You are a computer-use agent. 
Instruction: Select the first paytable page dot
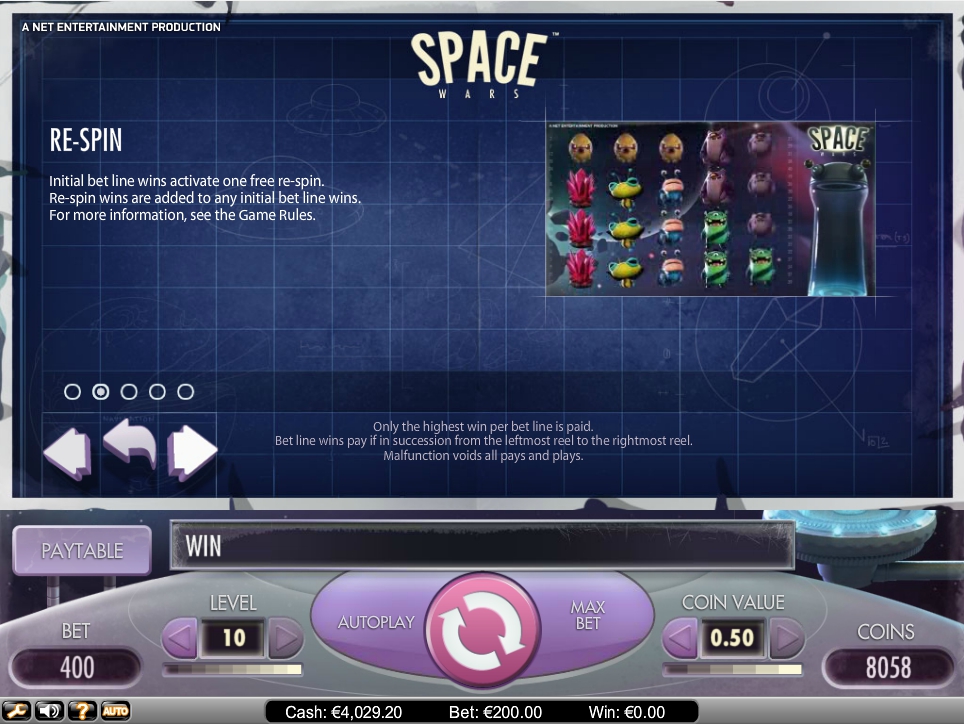72,392
